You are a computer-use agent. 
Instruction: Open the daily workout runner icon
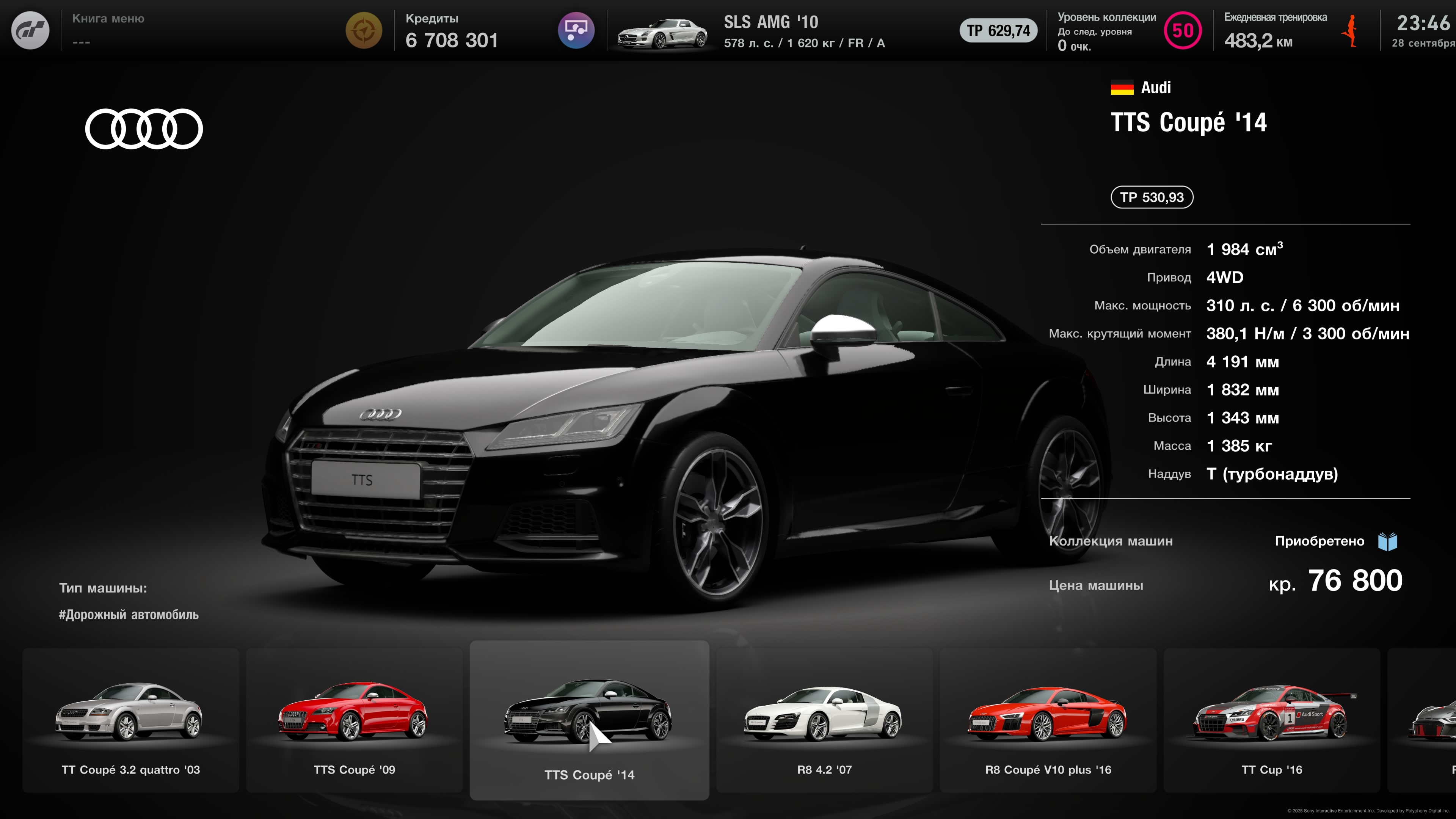point(1351,30)
